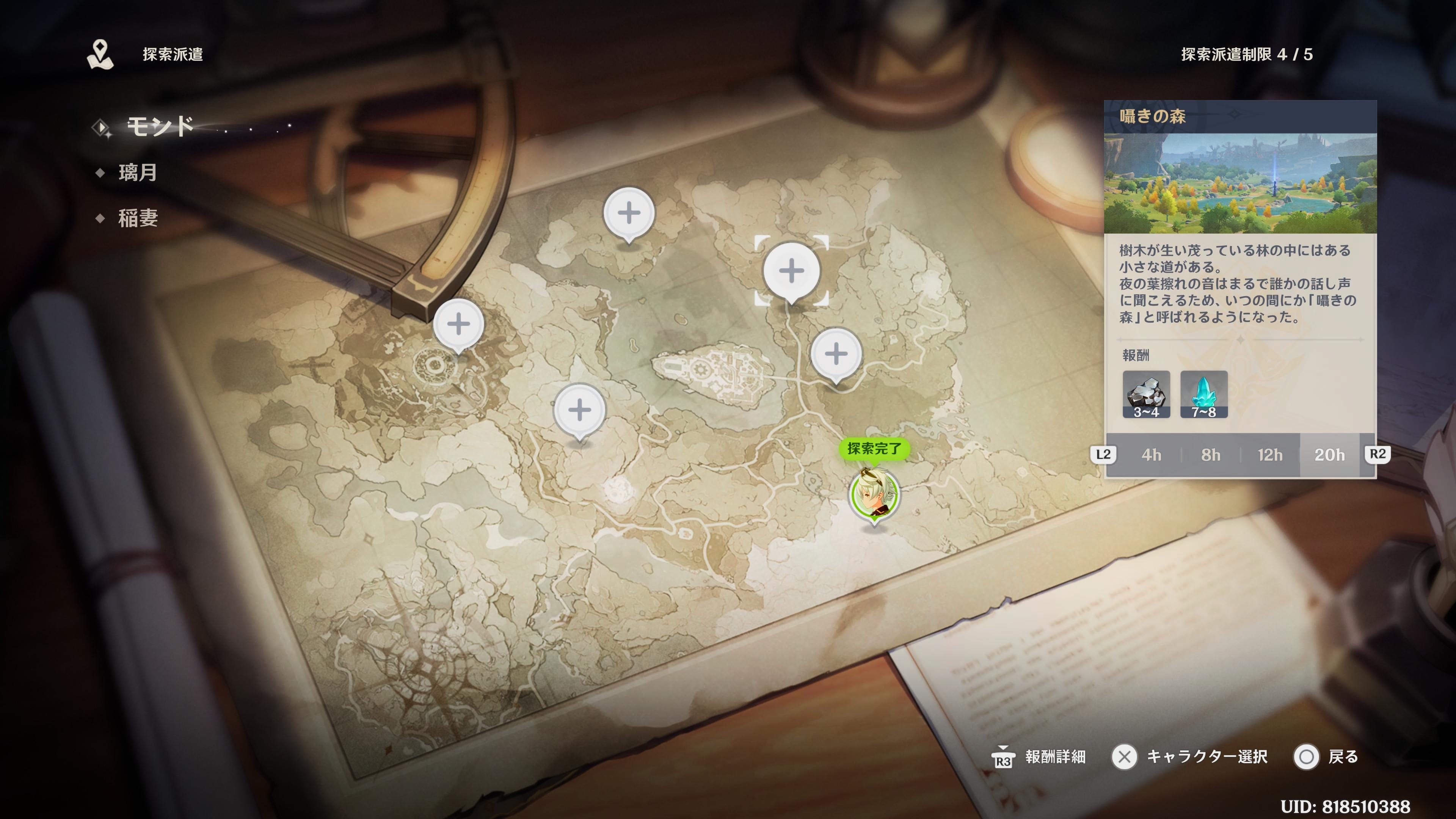Image resolution: width=1456 pixels, height=819 pixels.
Task: Set expedition time to 8h
Action: tap(1211, 455)
